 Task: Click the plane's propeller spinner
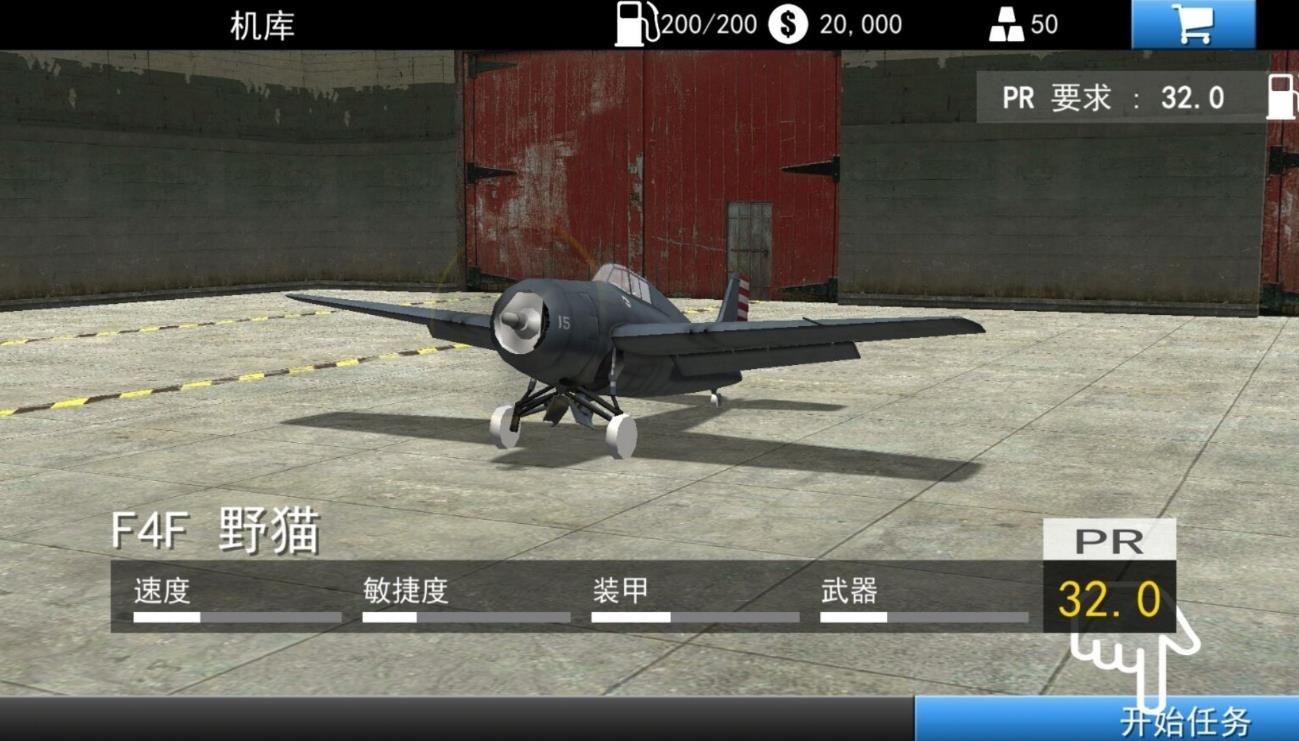point(519,321)
